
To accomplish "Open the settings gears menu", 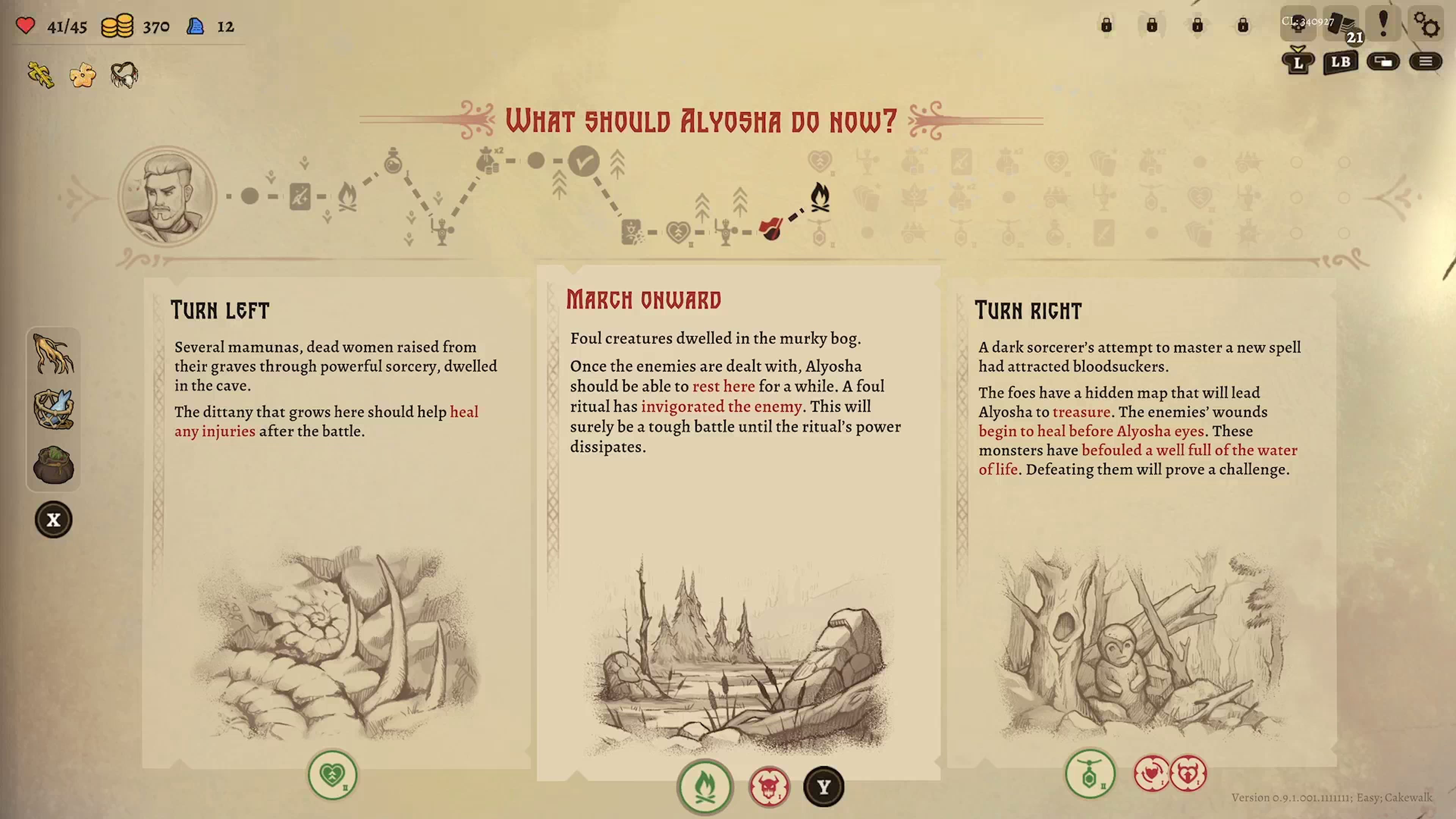I will click(x=1426, y=25).
